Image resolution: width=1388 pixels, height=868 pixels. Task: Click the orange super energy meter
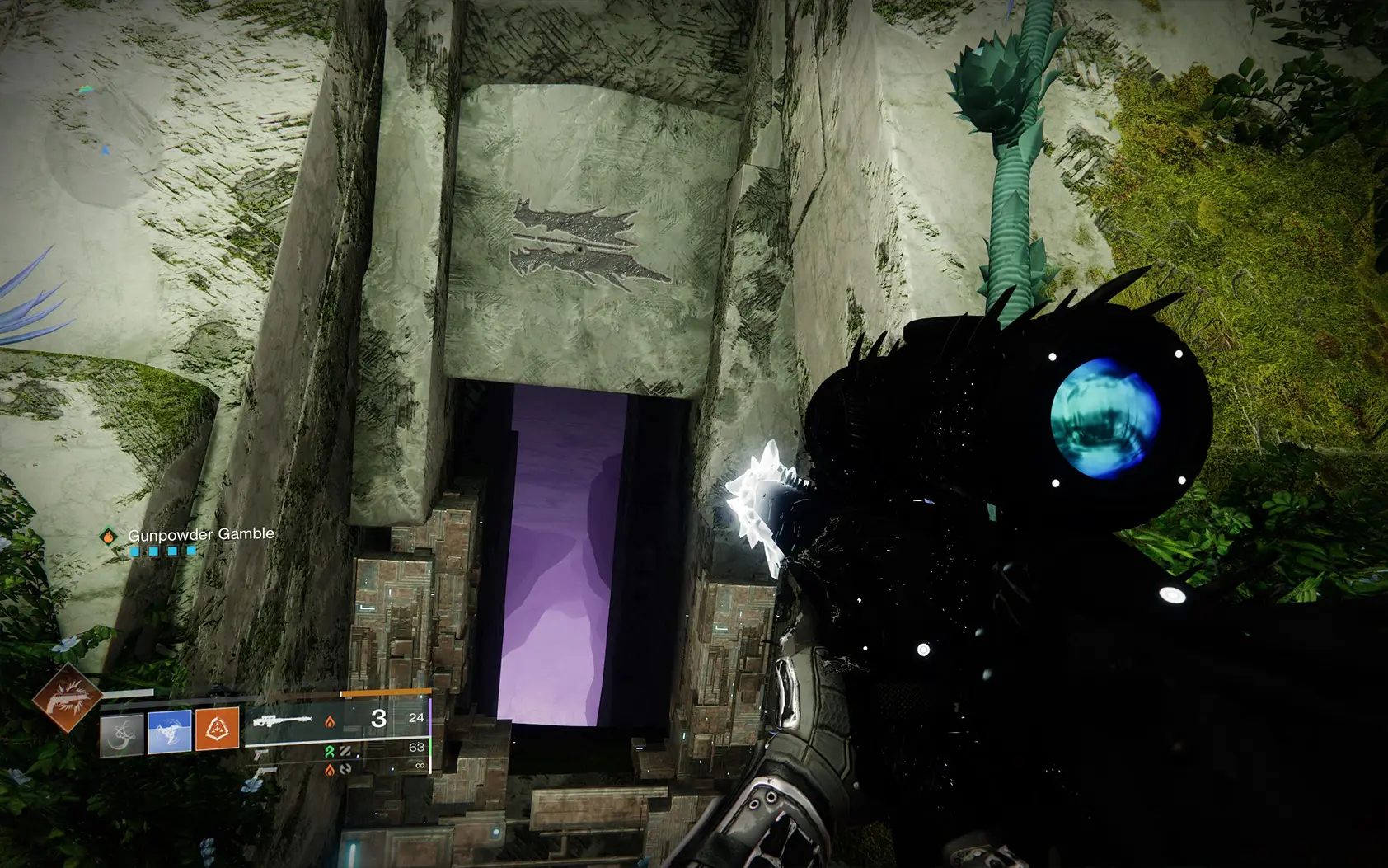point(387,692)
